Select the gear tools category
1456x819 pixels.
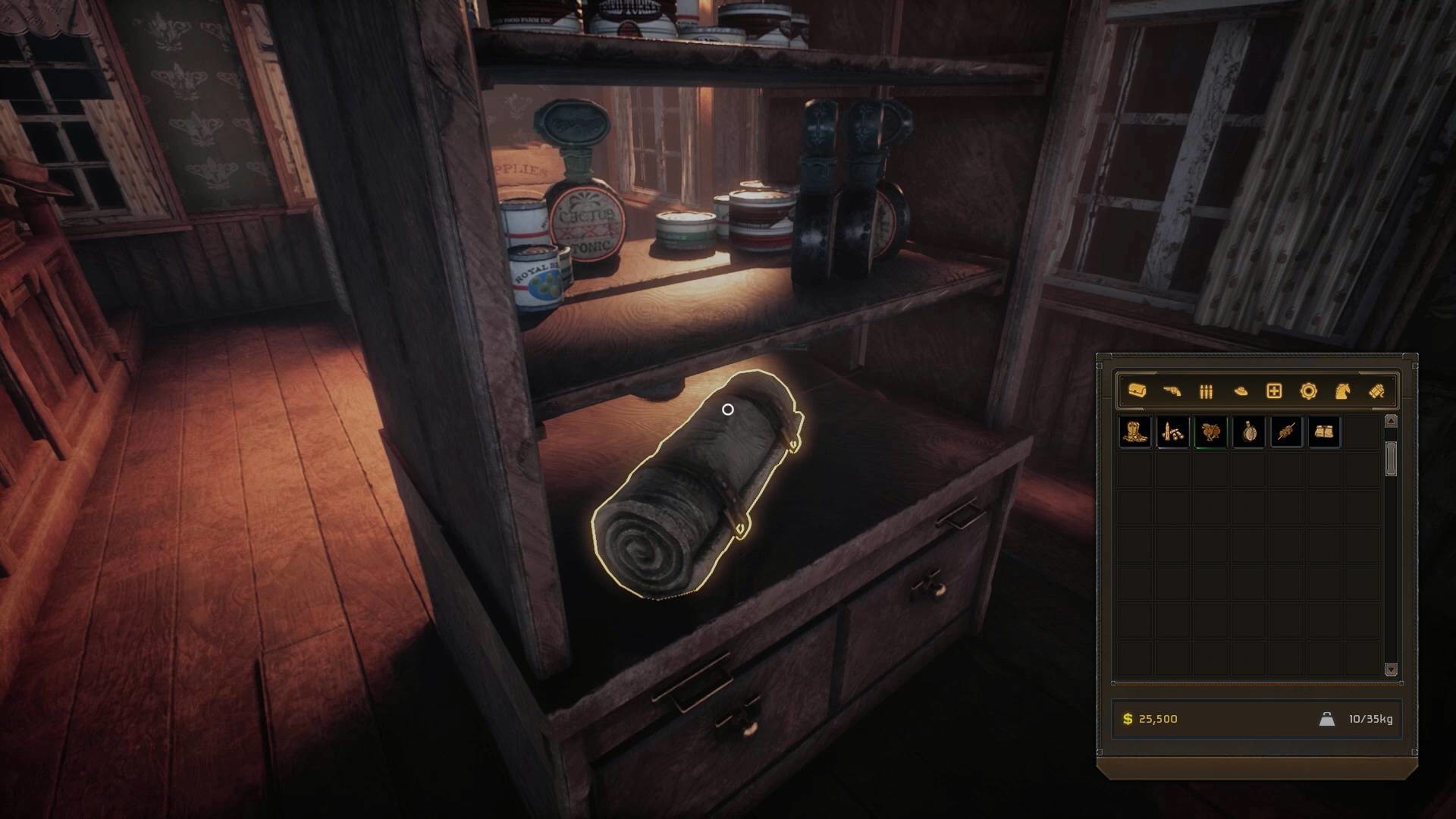(x=1310, y=391)
